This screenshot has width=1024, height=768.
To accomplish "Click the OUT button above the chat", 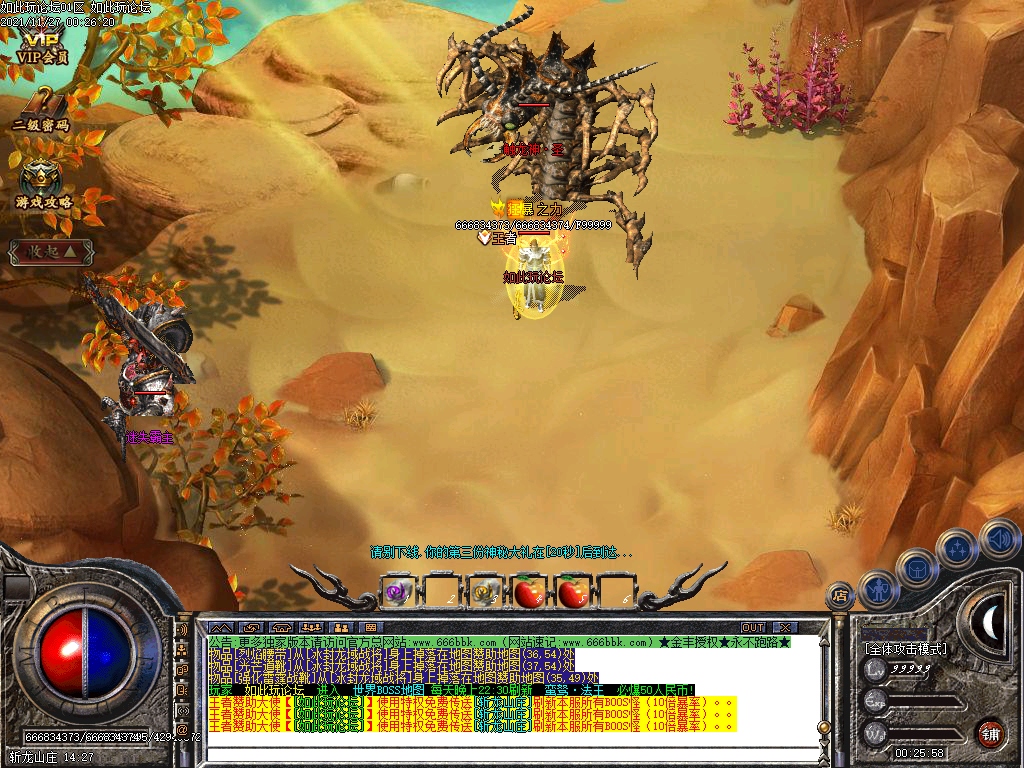I will (x=753, y=627).
